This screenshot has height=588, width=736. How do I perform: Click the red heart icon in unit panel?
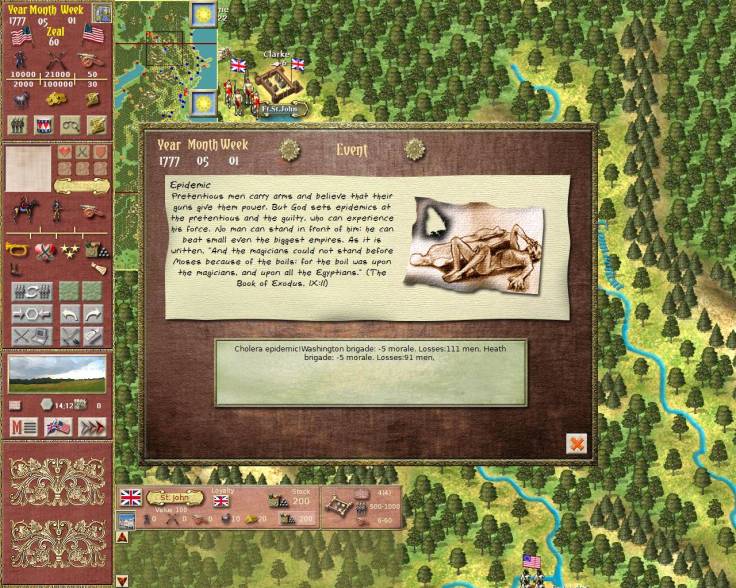(64, 152)
